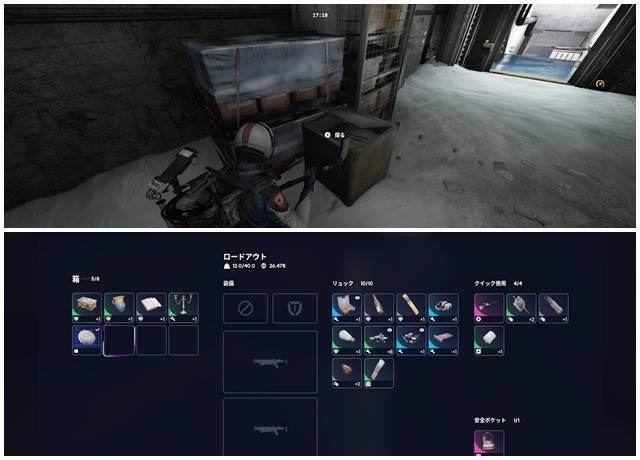Choose the white round item on blue background
Screen dimensions: 640x460
coord(87,340)
